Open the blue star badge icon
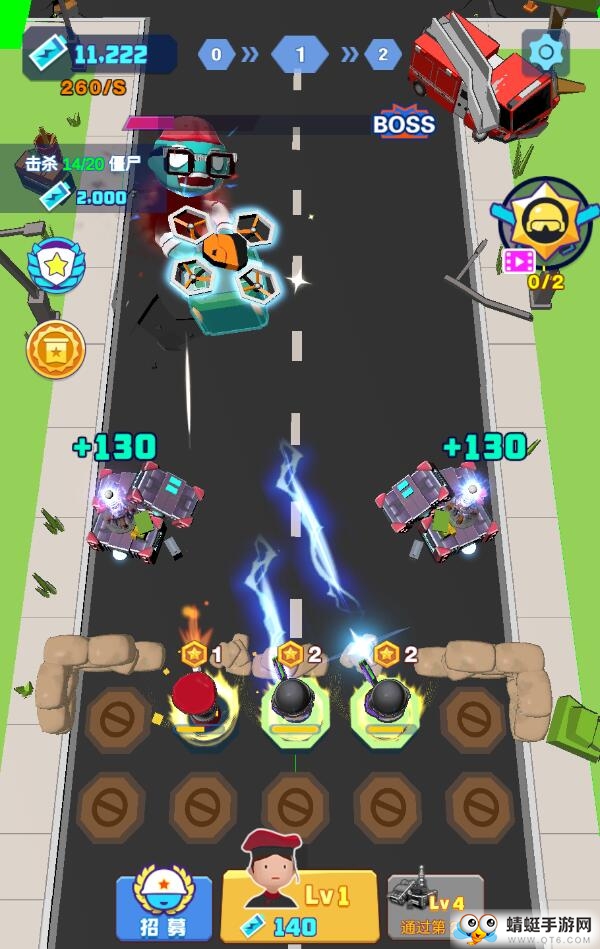 click(x=56, y=266)
